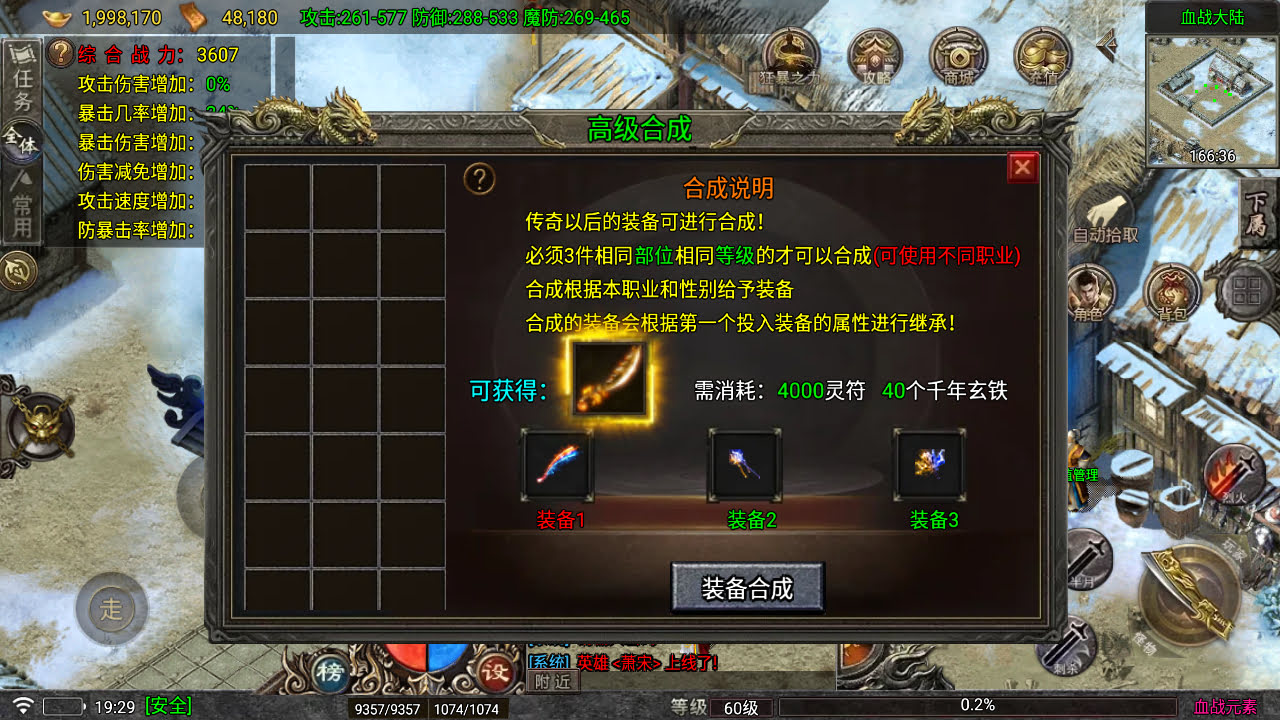The height and width of the screenshot is (720, 1280).
Task: Toggle the 走 walk/run mode button
Action: click(112, 608)
